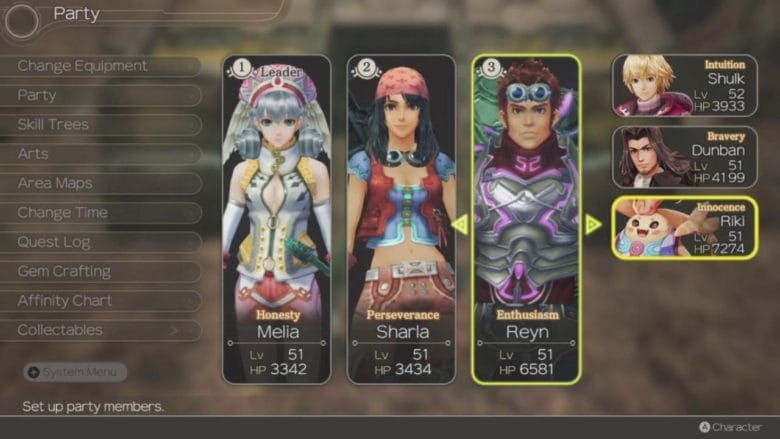Open the System Menu
Screen dimensions: 780x439
pyautogui.click(x=75, y=372)
